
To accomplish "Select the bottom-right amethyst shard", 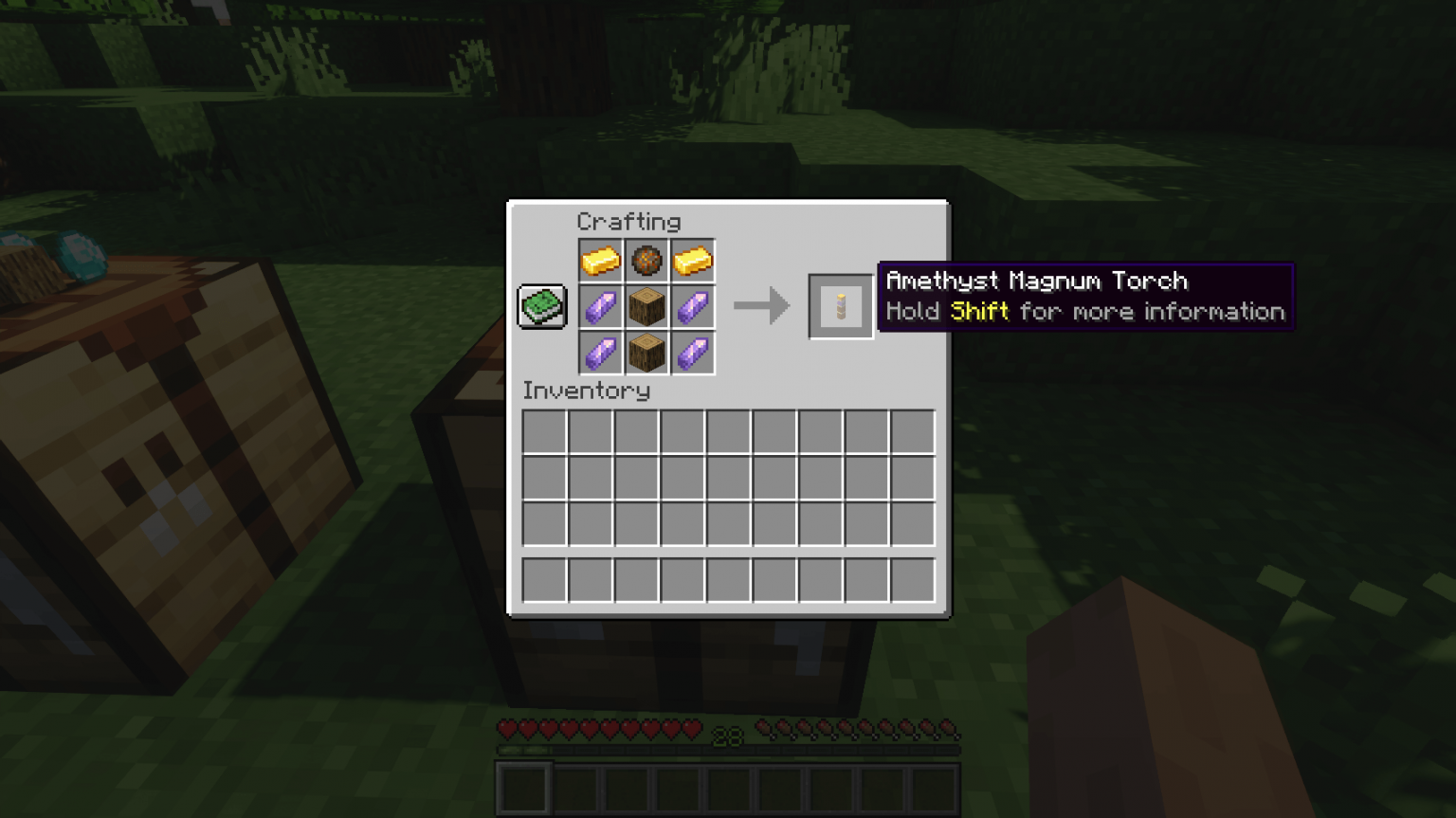I will point(693,353).
